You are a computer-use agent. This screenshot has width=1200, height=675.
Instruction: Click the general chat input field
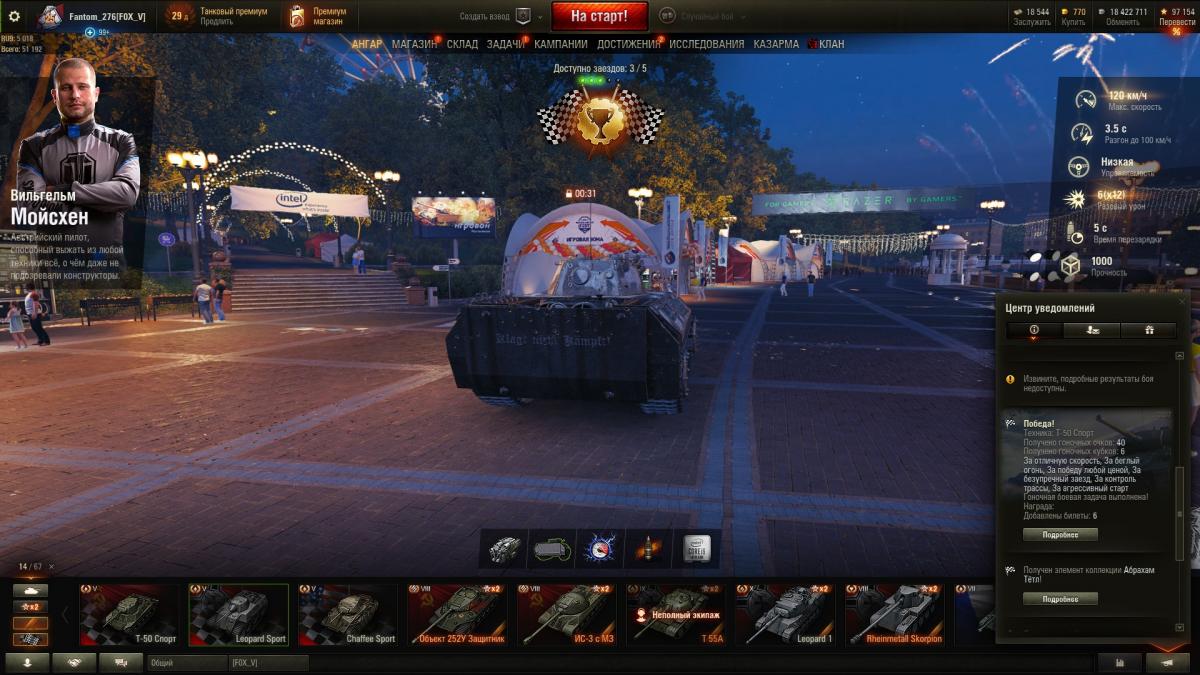(x=187, y=663)
